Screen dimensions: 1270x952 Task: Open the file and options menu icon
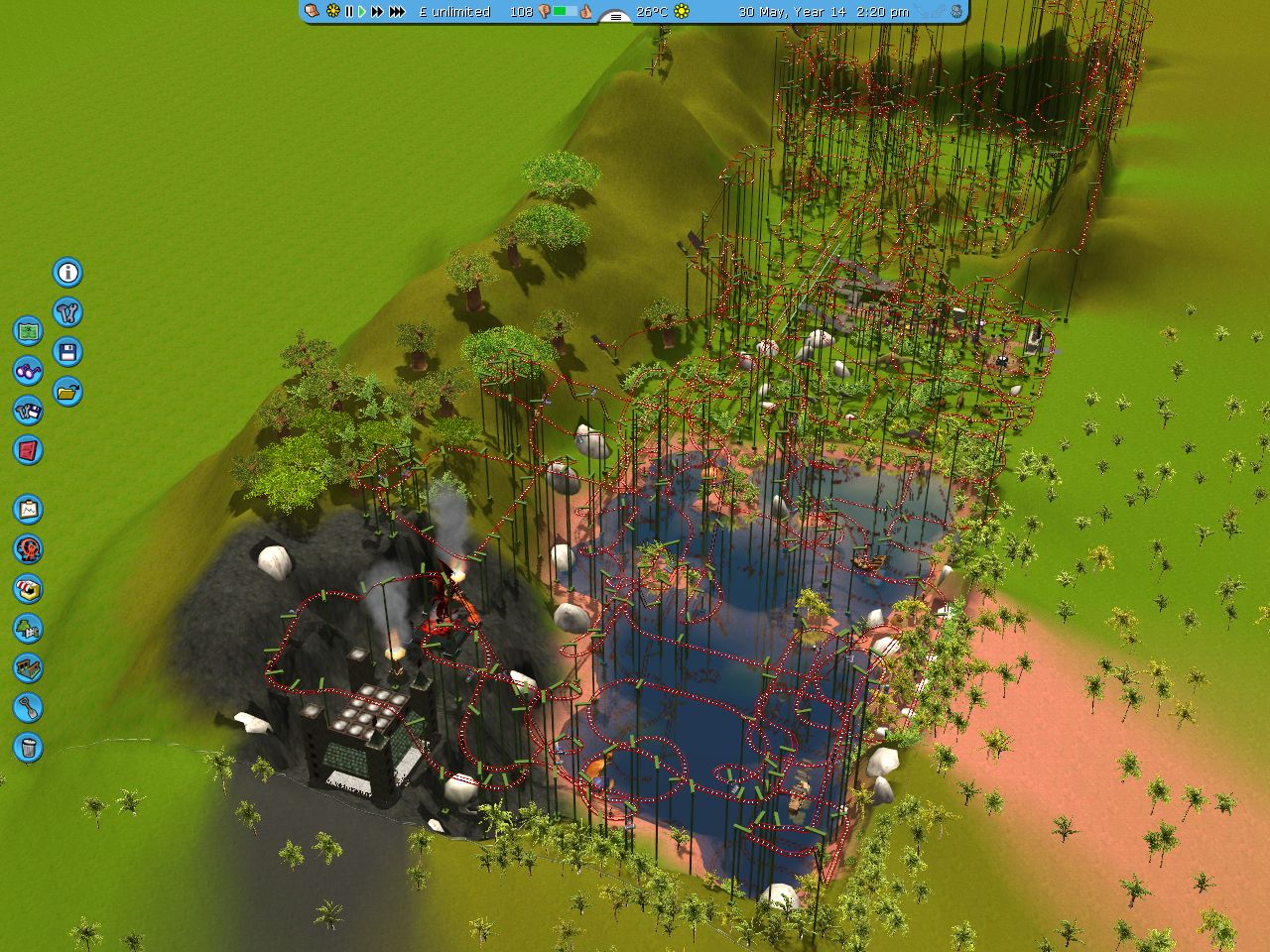[28, 411]
